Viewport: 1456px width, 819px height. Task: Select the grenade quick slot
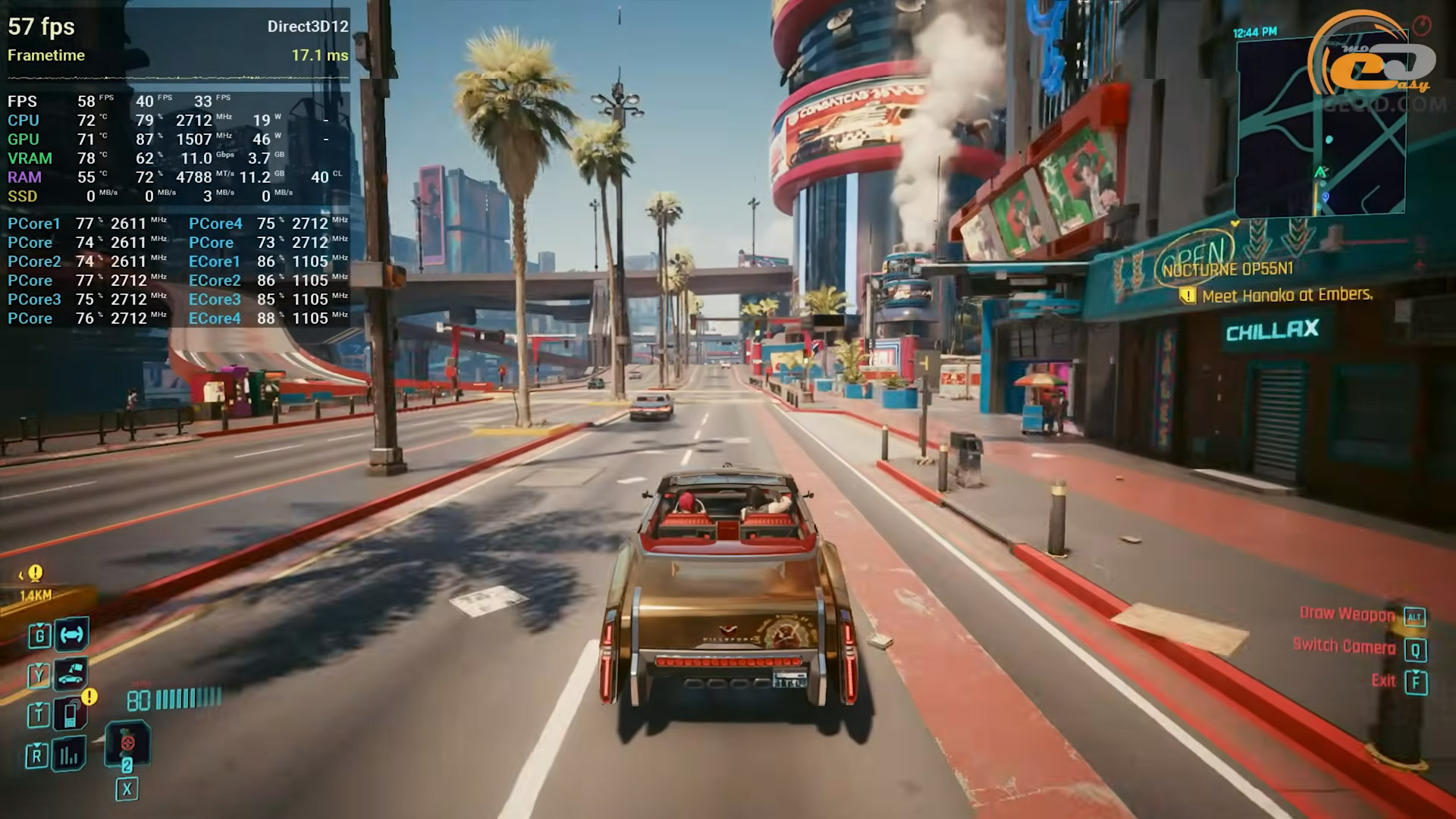(x=127, y=743)
